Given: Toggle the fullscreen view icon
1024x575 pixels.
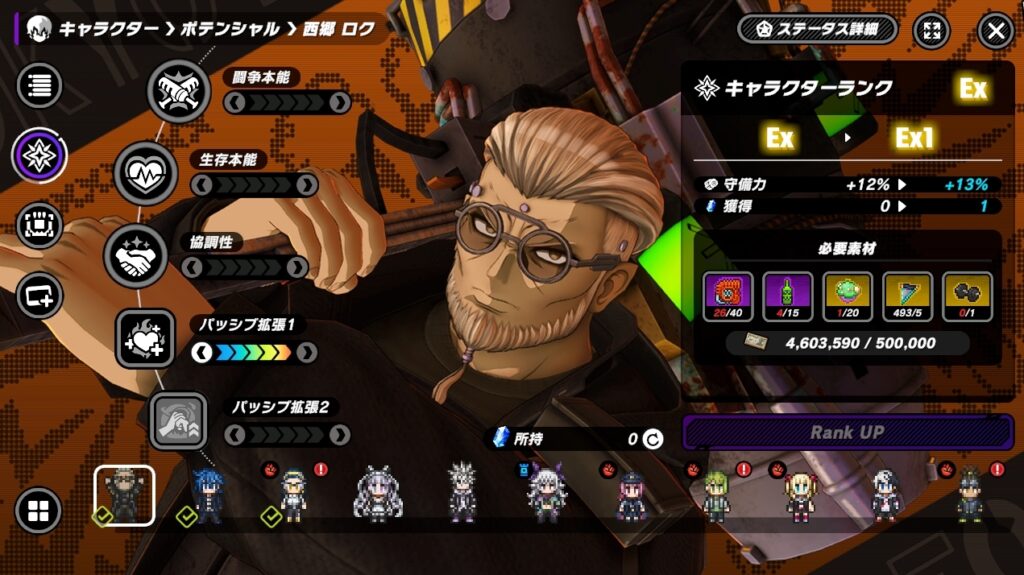Looking at the screenshot, I should pyautogui.click(x=932, y=30).
